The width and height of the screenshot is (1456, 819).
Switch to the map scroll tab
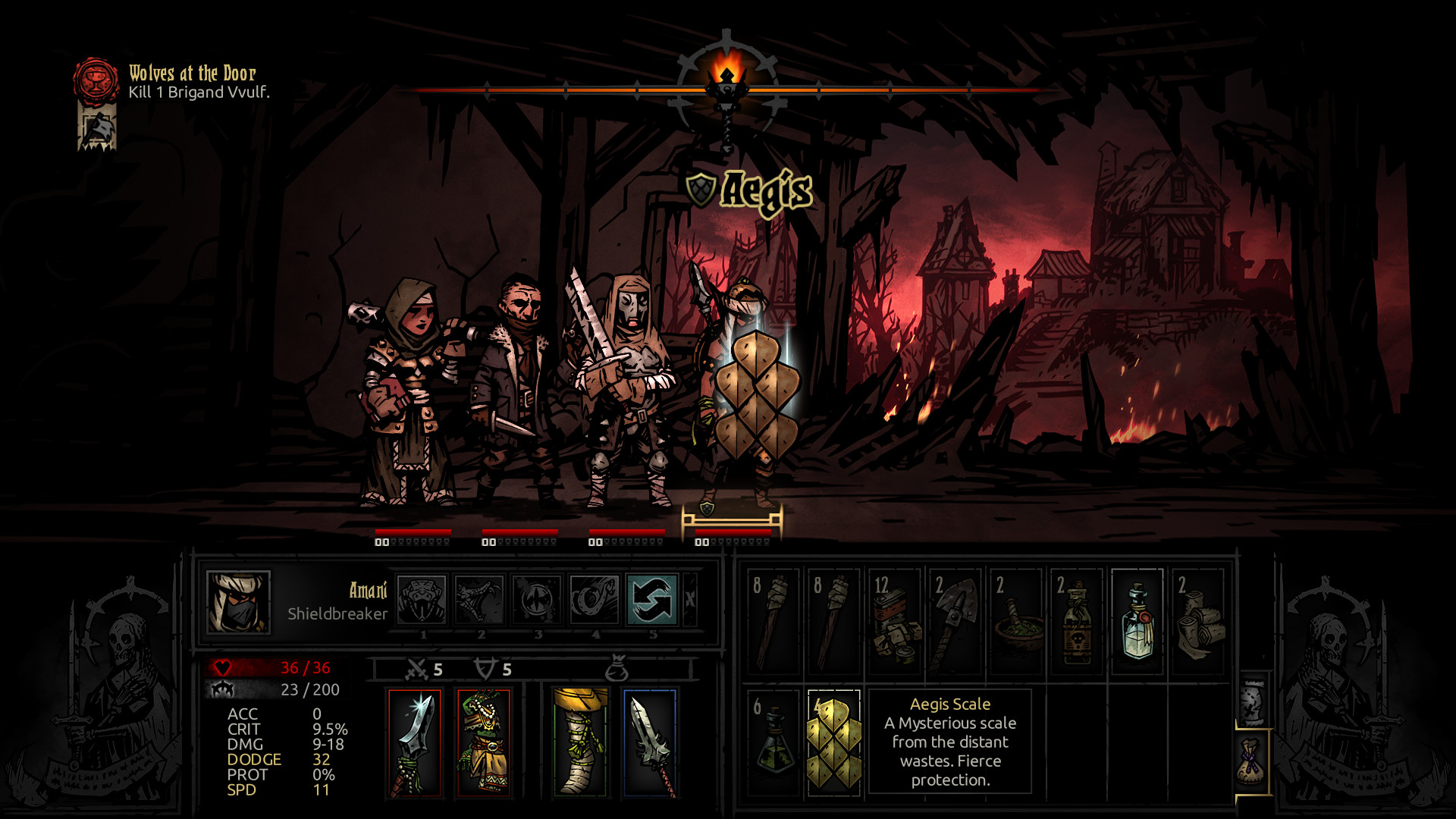[1253, 701]
